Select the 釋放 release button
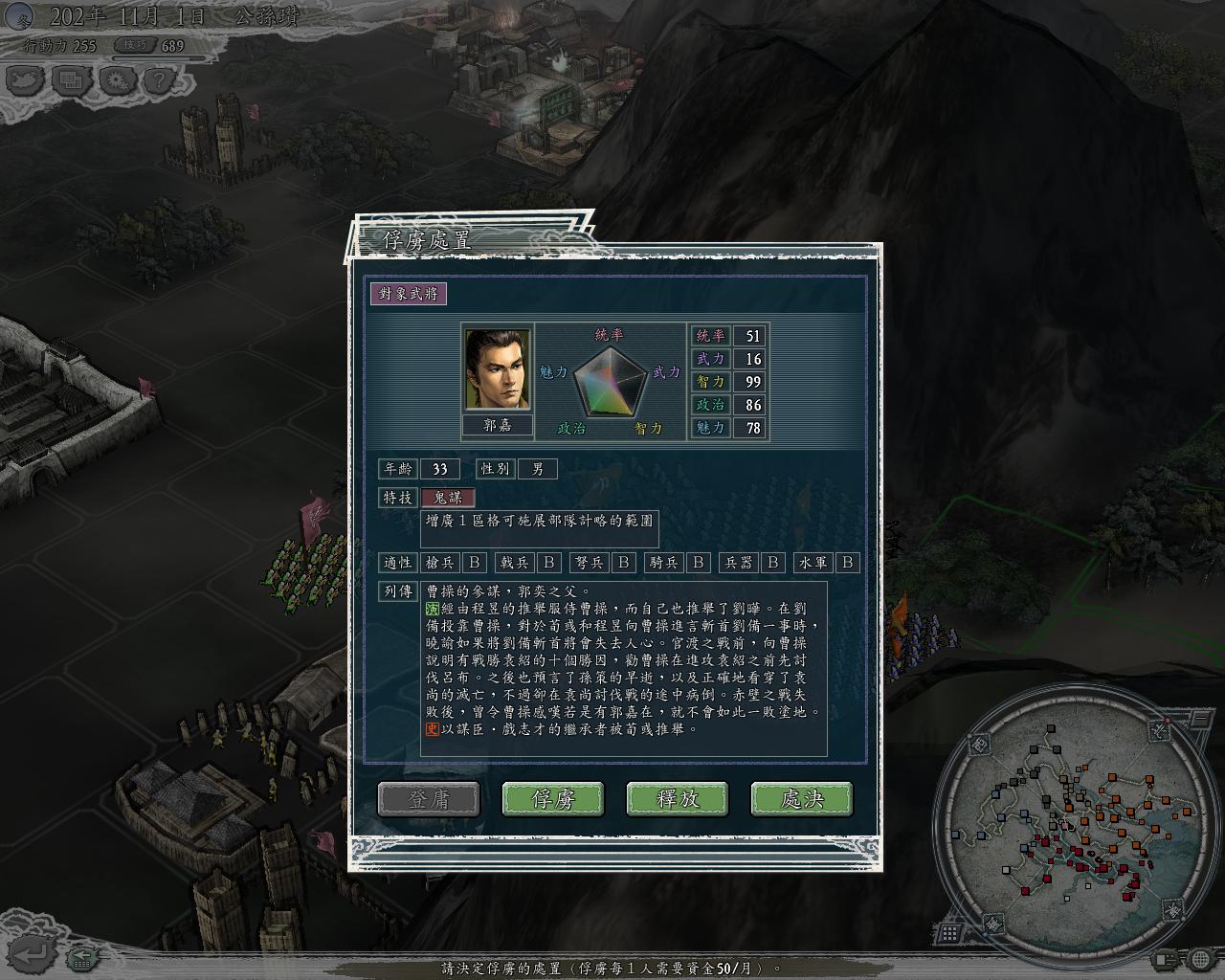The image size is (1225, 980). (678, 799)
